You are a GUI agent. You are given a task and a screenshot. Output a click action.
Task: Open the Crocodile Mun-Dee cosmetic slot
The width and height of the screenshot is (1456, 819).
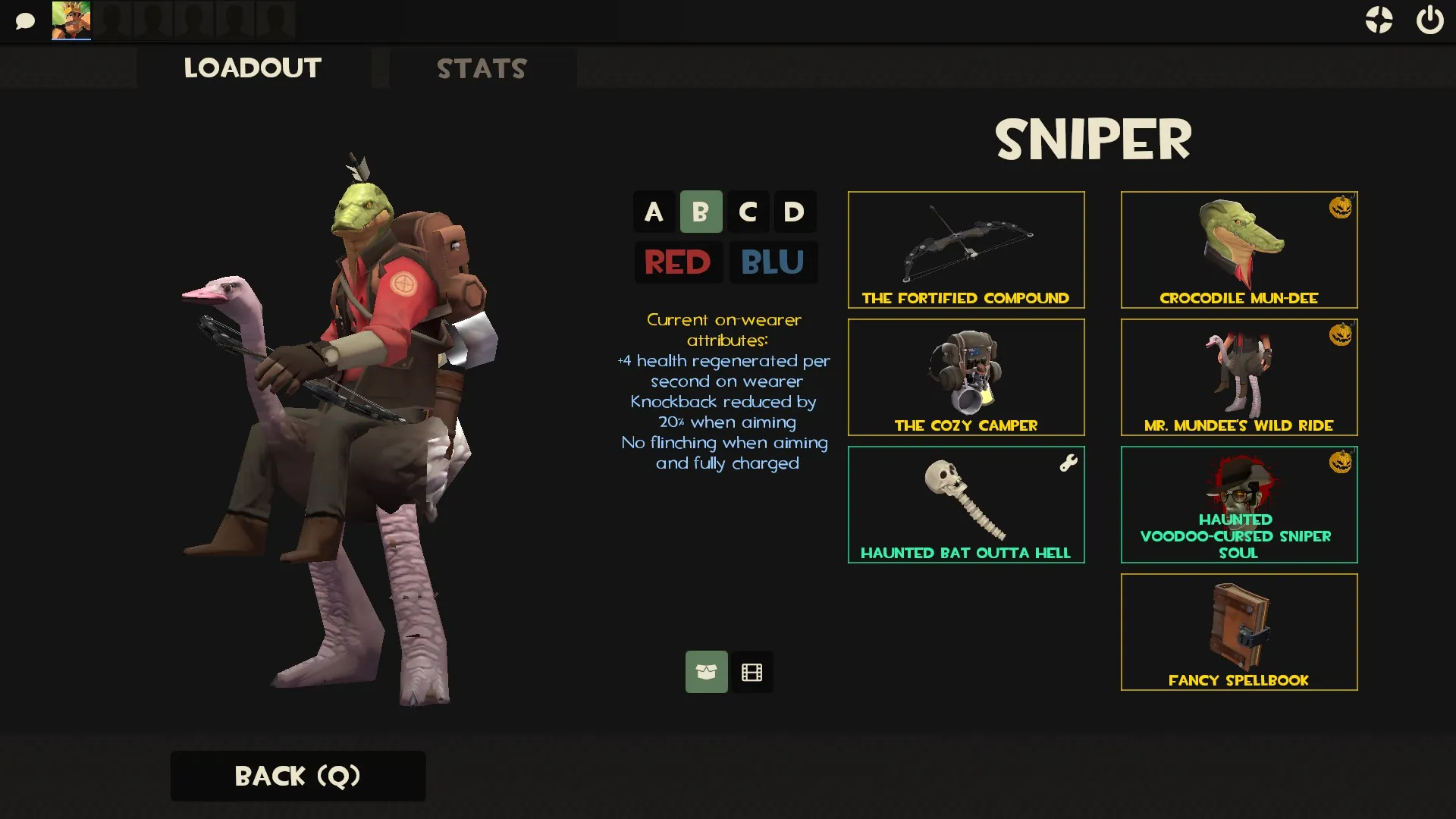(1239, 249)
